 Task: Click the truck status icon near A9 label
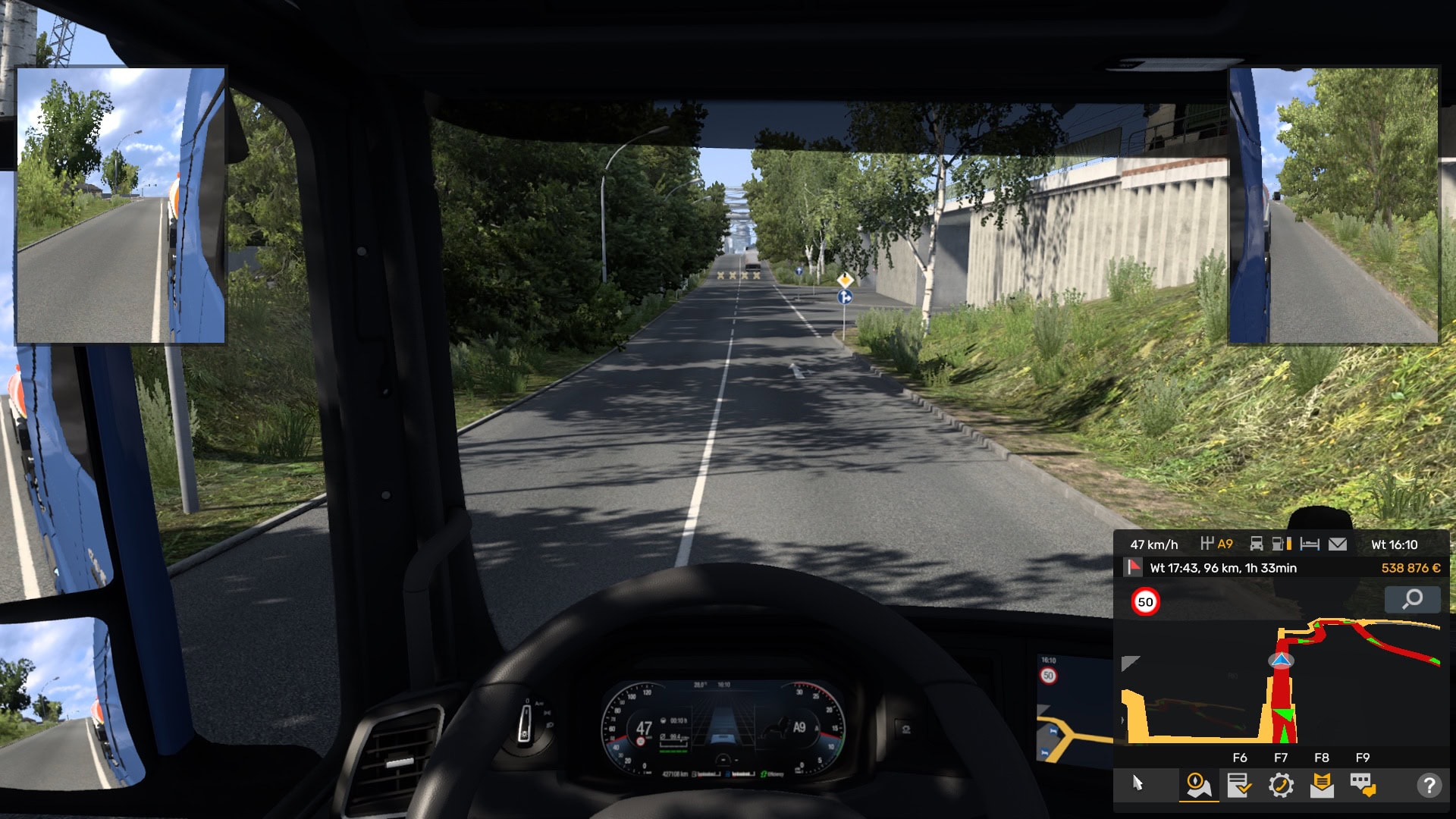(x=1257, y=544)
